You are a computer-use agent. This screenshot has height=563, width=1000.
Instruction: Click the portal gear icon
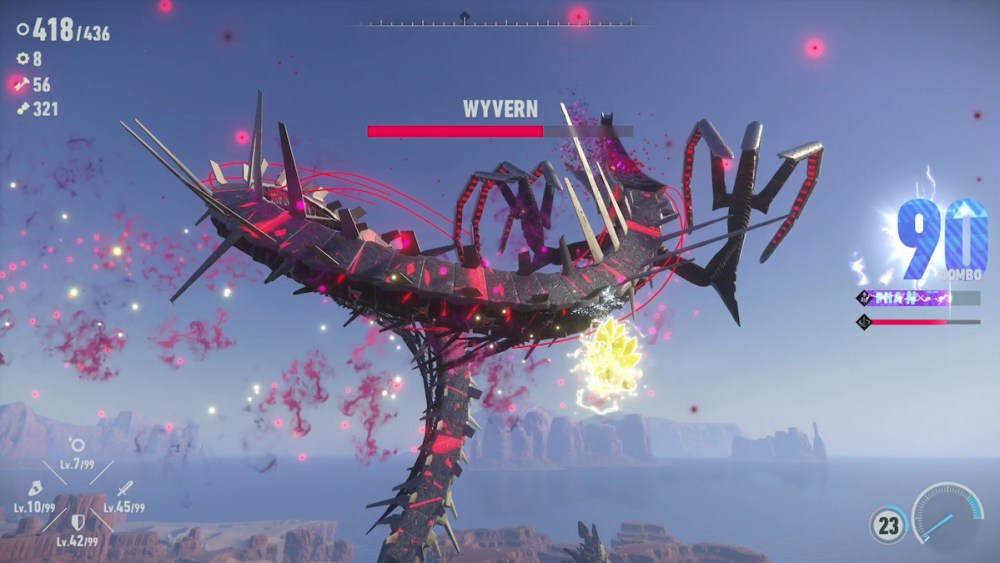[23, 59]
